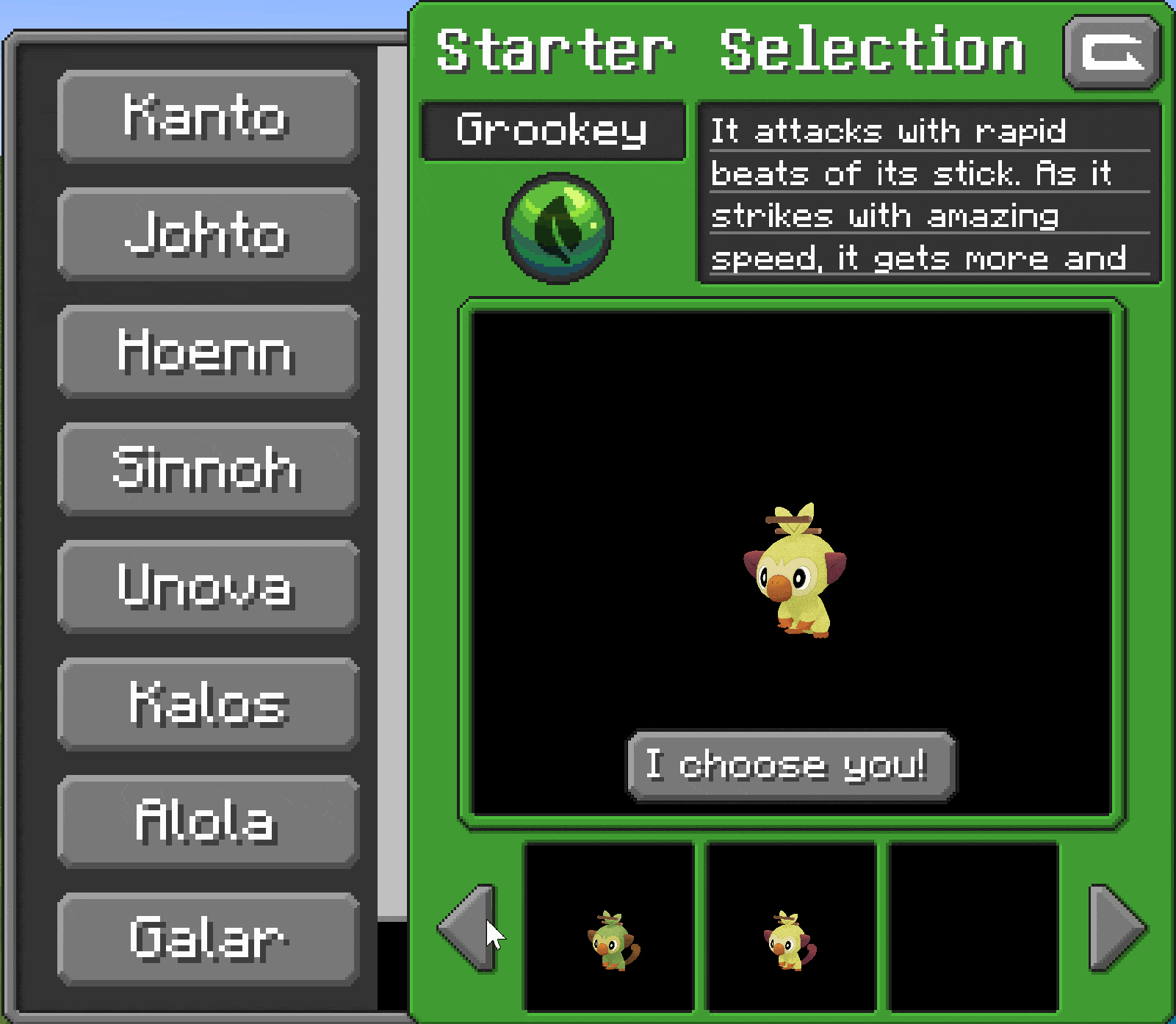Choose the Galar region

pos(208,939)
